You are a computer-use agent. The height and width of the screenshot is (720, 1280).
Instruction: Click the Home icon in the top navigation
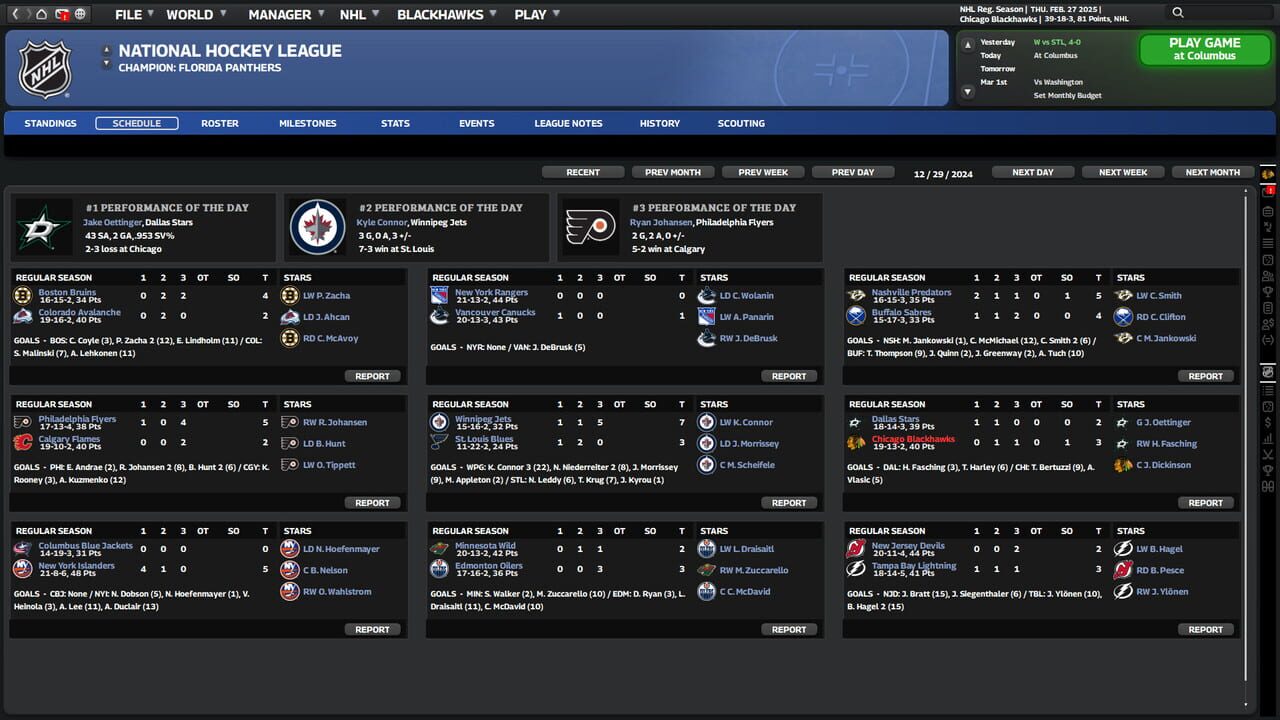pyautogui.click(x=41, y=14)
